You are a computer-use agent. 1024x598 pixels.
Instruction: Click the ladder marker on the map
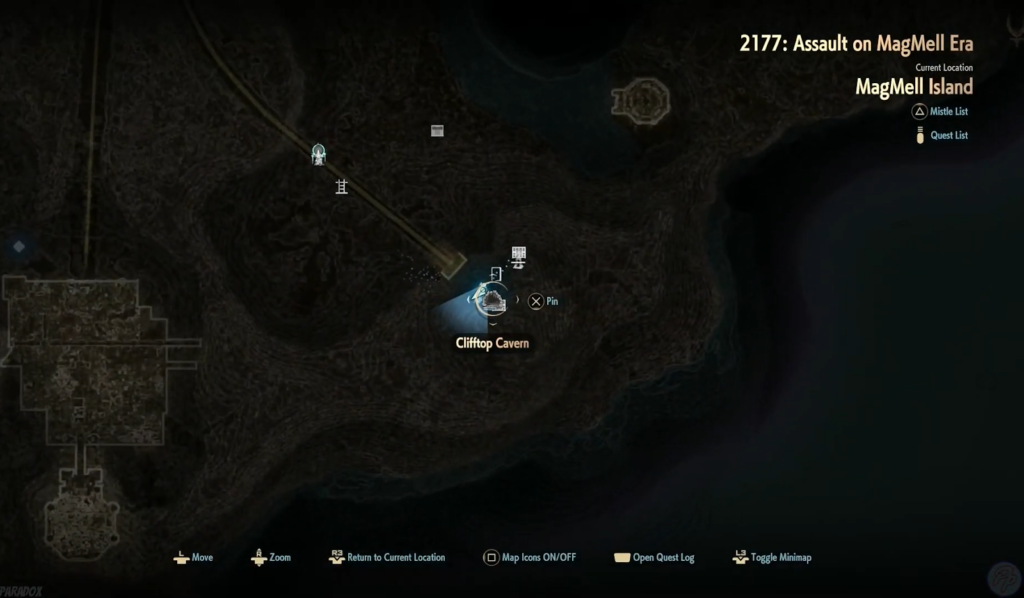[x=341, y=186]
